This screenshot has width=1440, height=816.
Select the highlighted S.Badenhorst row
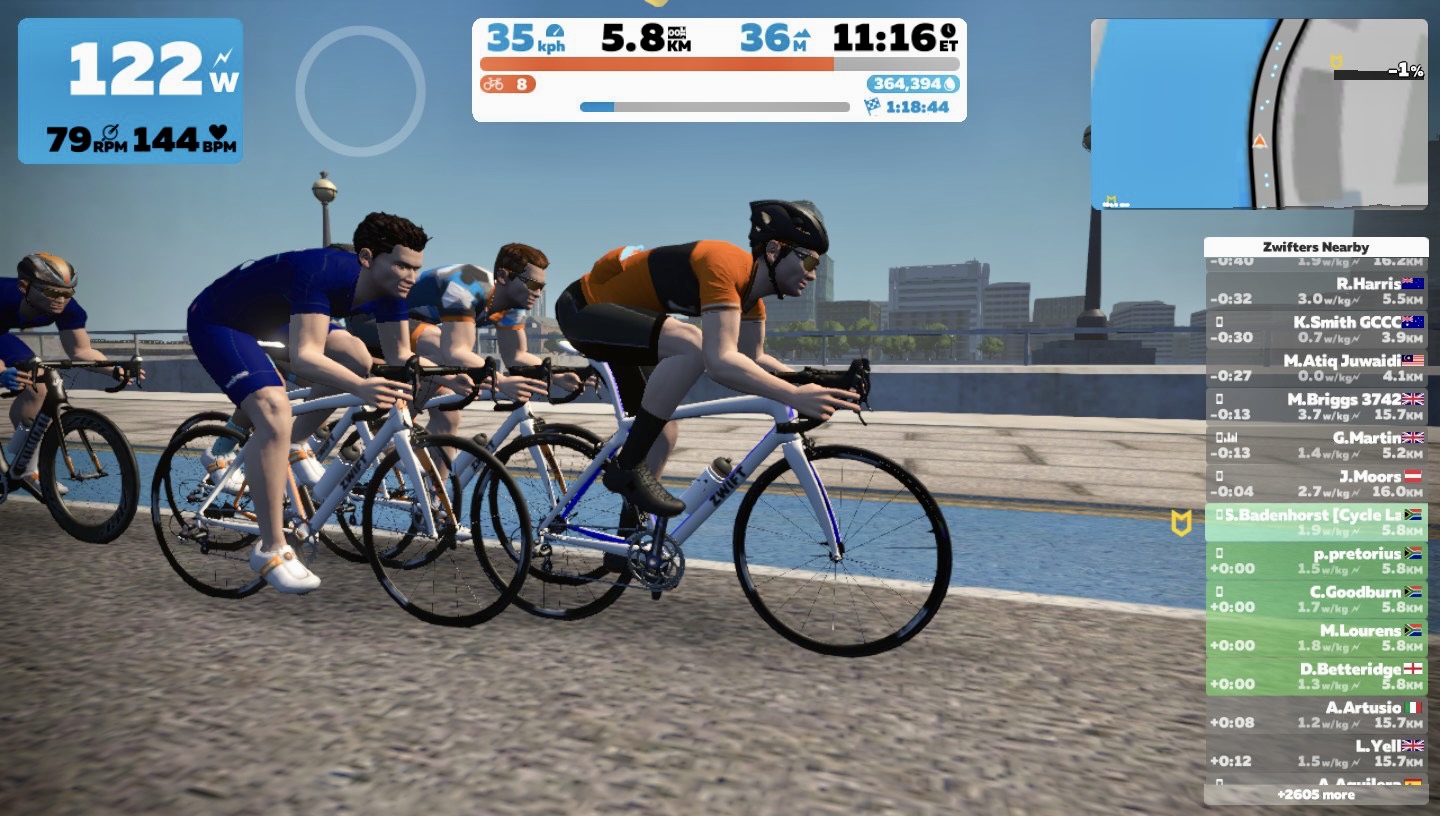tap(1316, 522)
